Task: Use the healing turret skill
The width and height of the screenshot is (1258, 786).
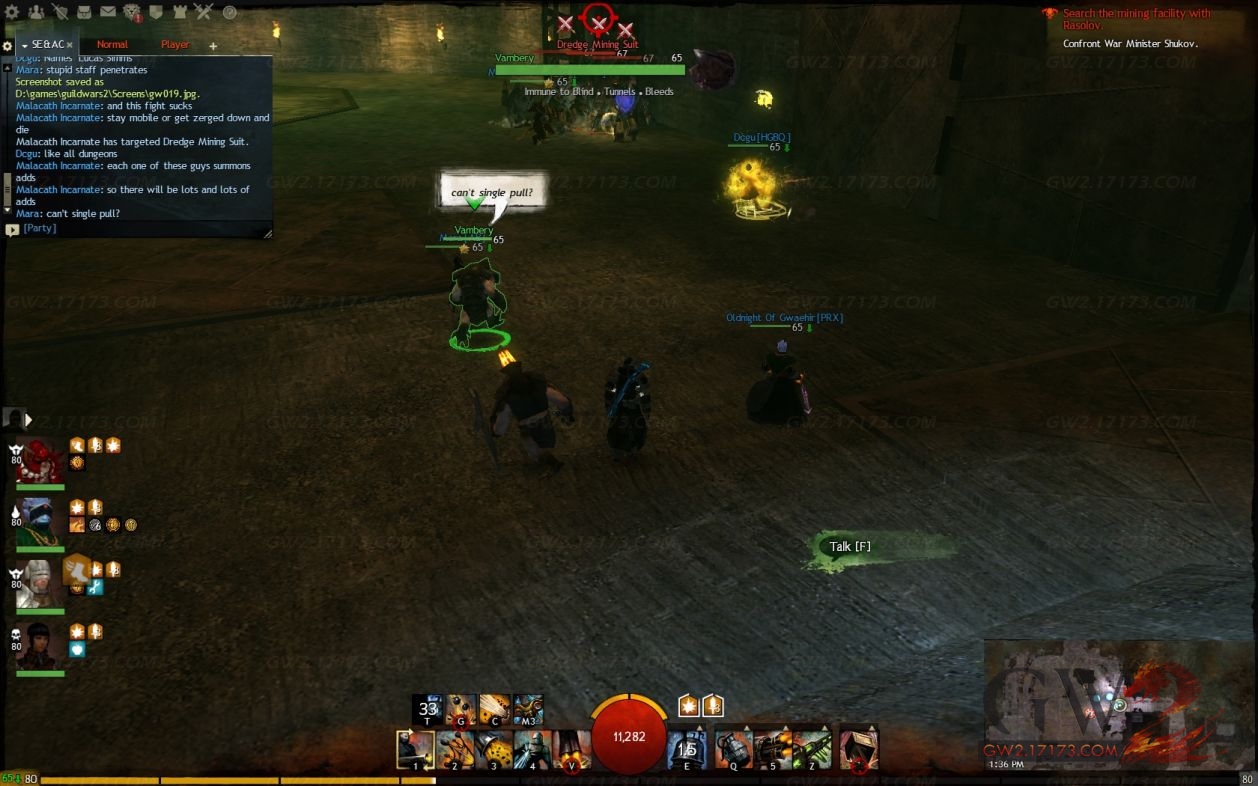Action: 687,750
